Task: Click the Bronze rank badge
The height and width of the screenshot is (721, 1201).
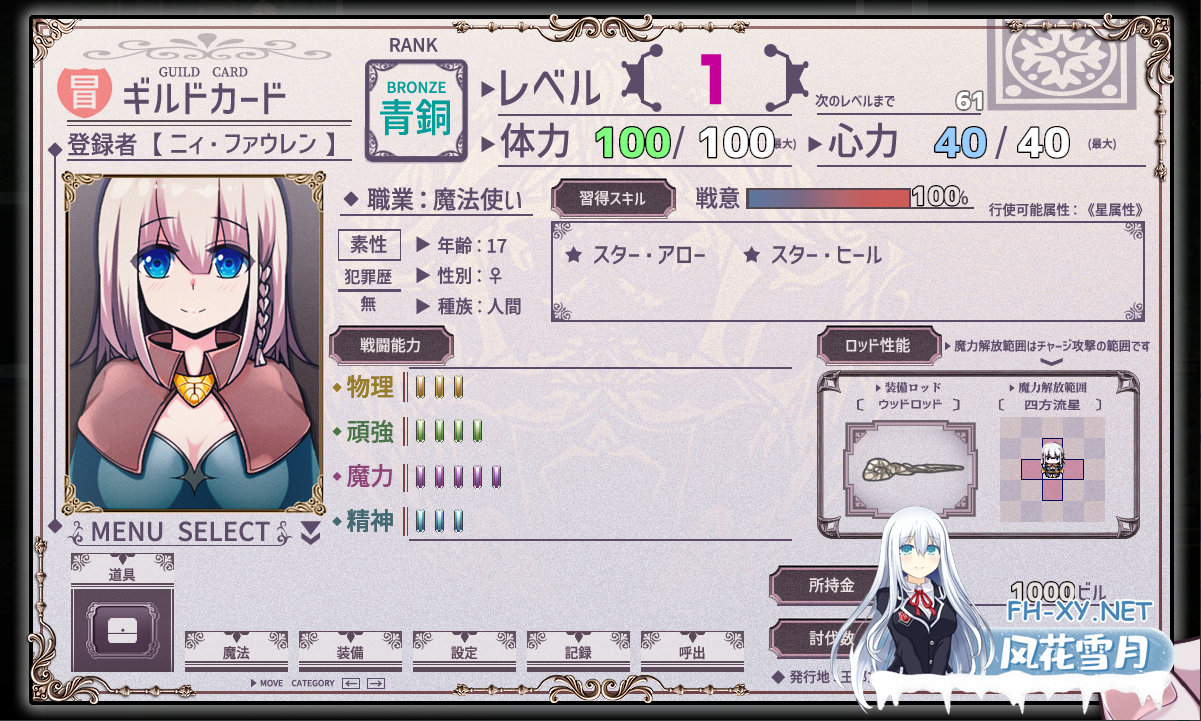Action: (x=416, y=110)
